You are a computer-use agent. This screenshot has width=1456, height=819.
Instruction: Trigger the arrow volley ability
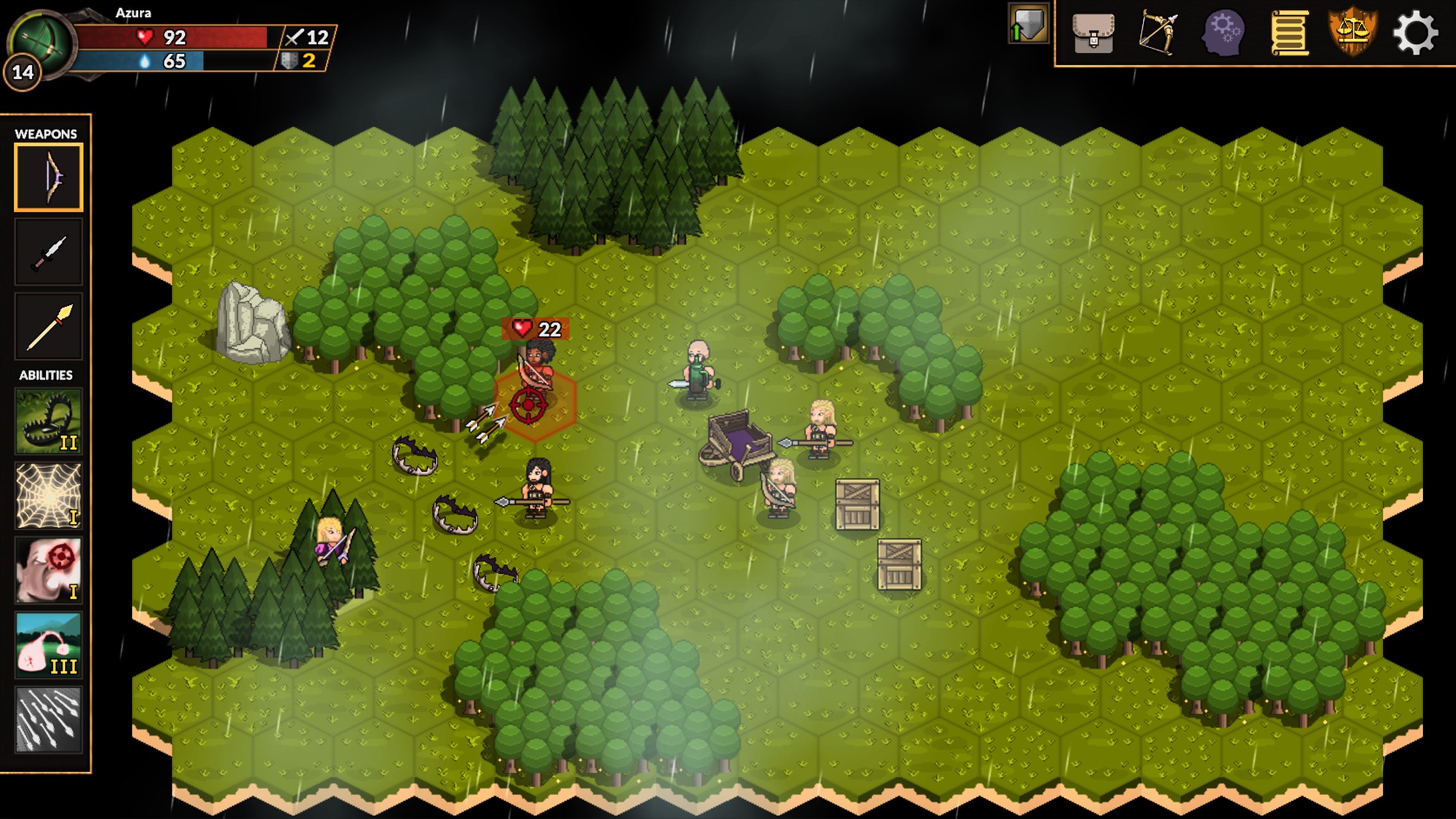point(49,719)
